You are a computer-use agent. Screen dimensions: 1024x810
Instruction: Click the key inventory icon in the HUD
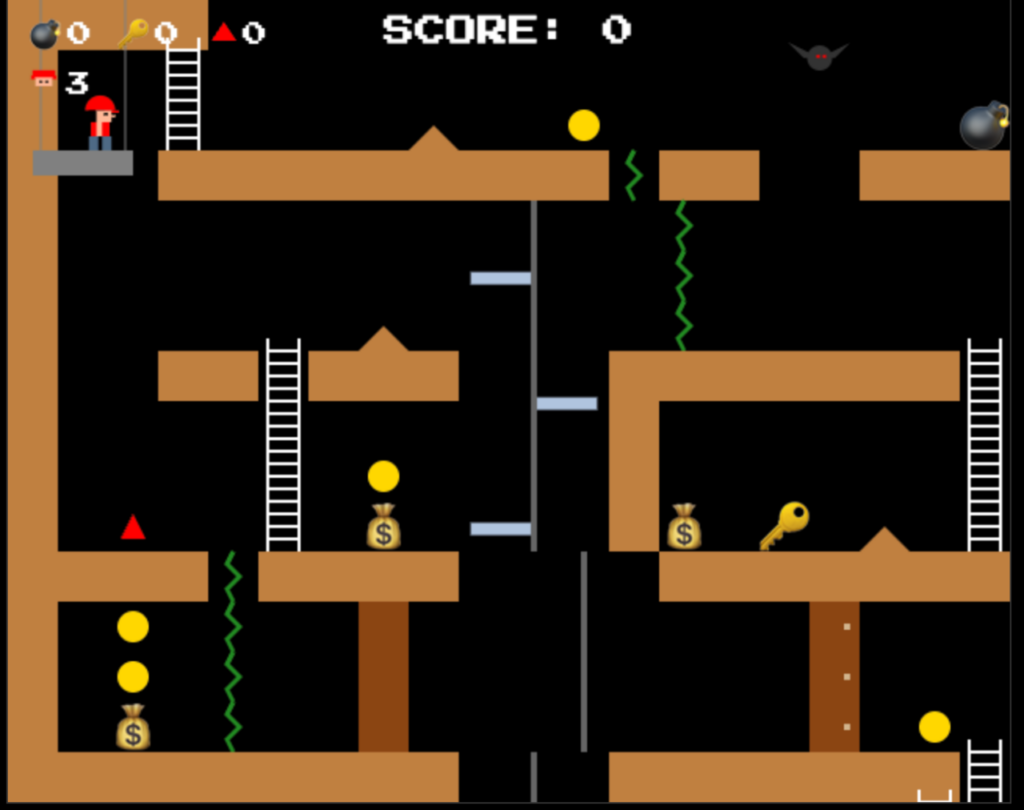coord(133,34)
